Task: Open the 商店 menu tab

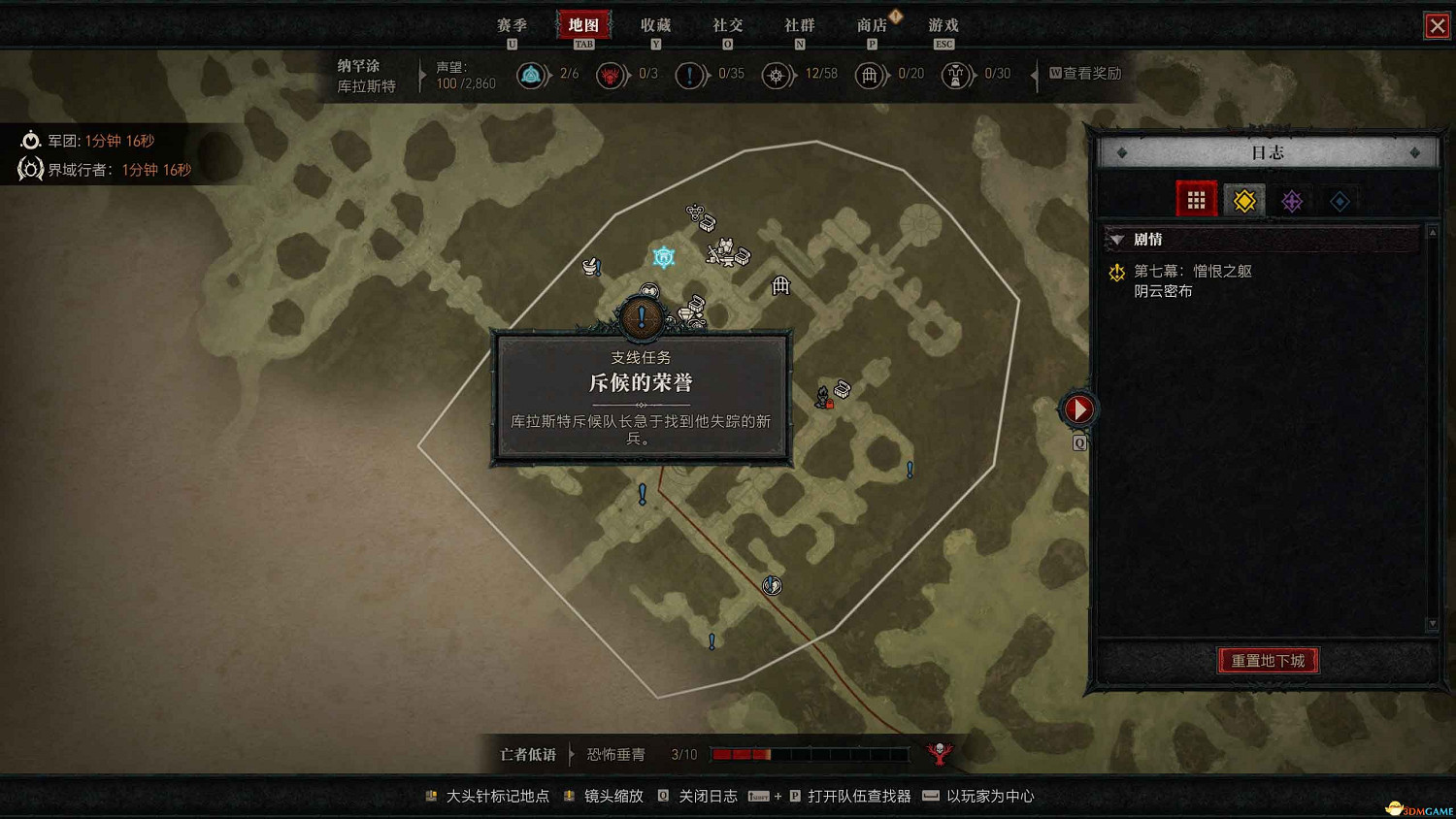Action: (x=873, y=25)
